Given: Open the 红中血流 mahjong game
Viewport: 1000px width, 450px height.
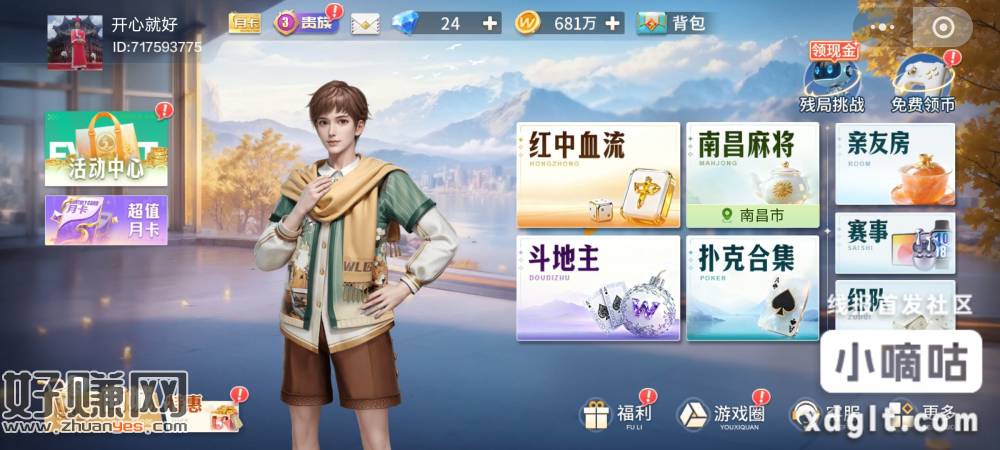Looking at the screenshot, I should (x=598, y=176).
